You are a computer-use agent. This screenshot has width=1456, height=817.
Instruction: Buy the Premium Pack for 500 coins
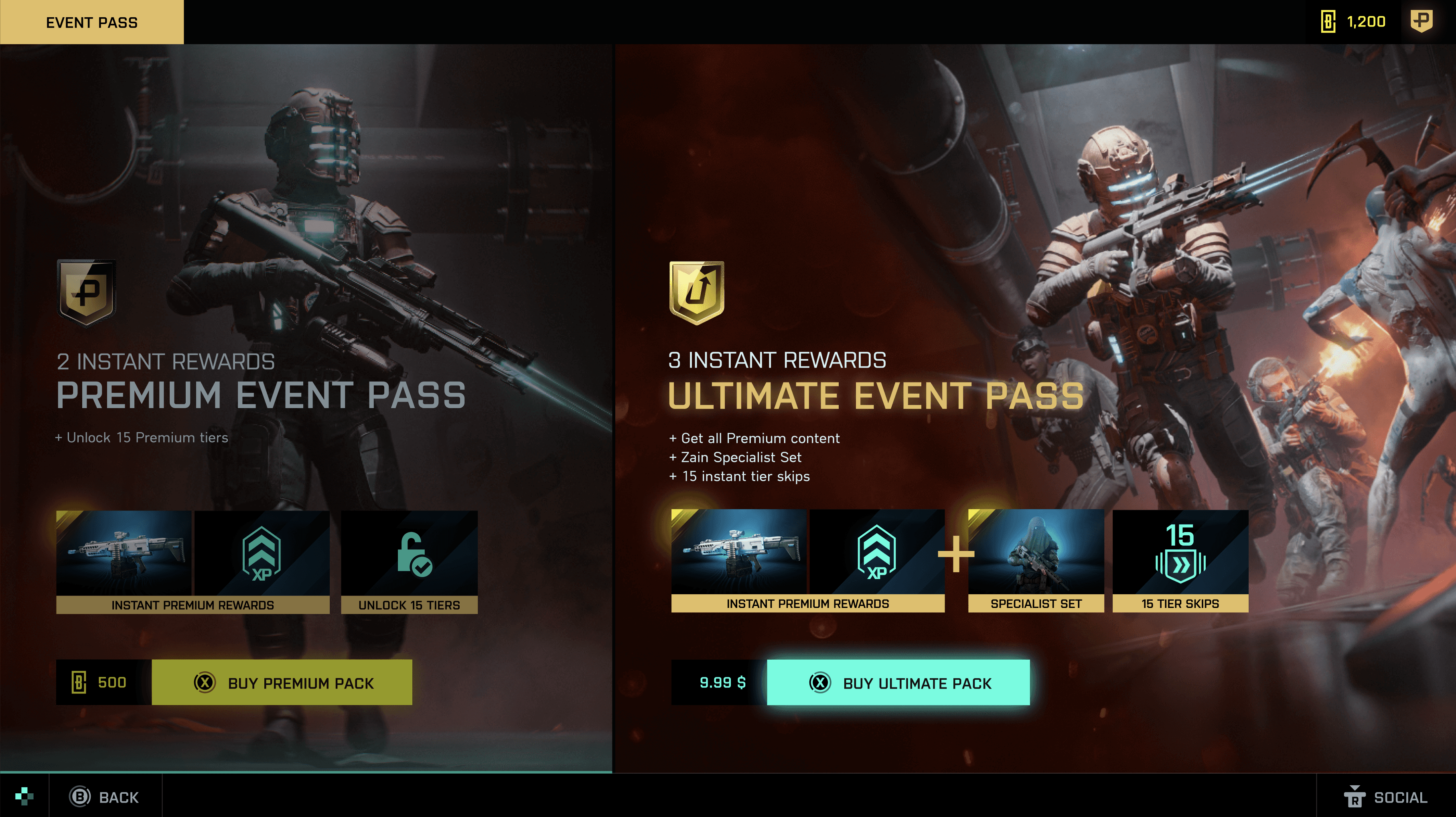tap(282, 683)
